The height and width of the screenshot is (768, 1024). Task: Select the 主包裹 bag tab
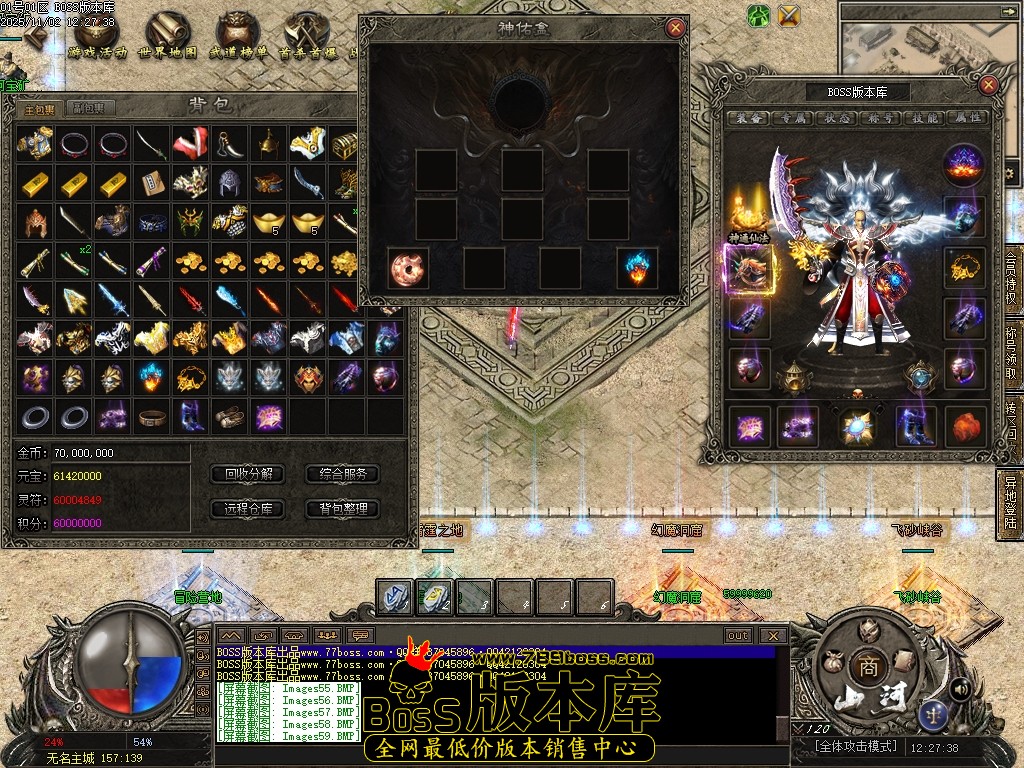pyautogui.click(x=41, y=108)
